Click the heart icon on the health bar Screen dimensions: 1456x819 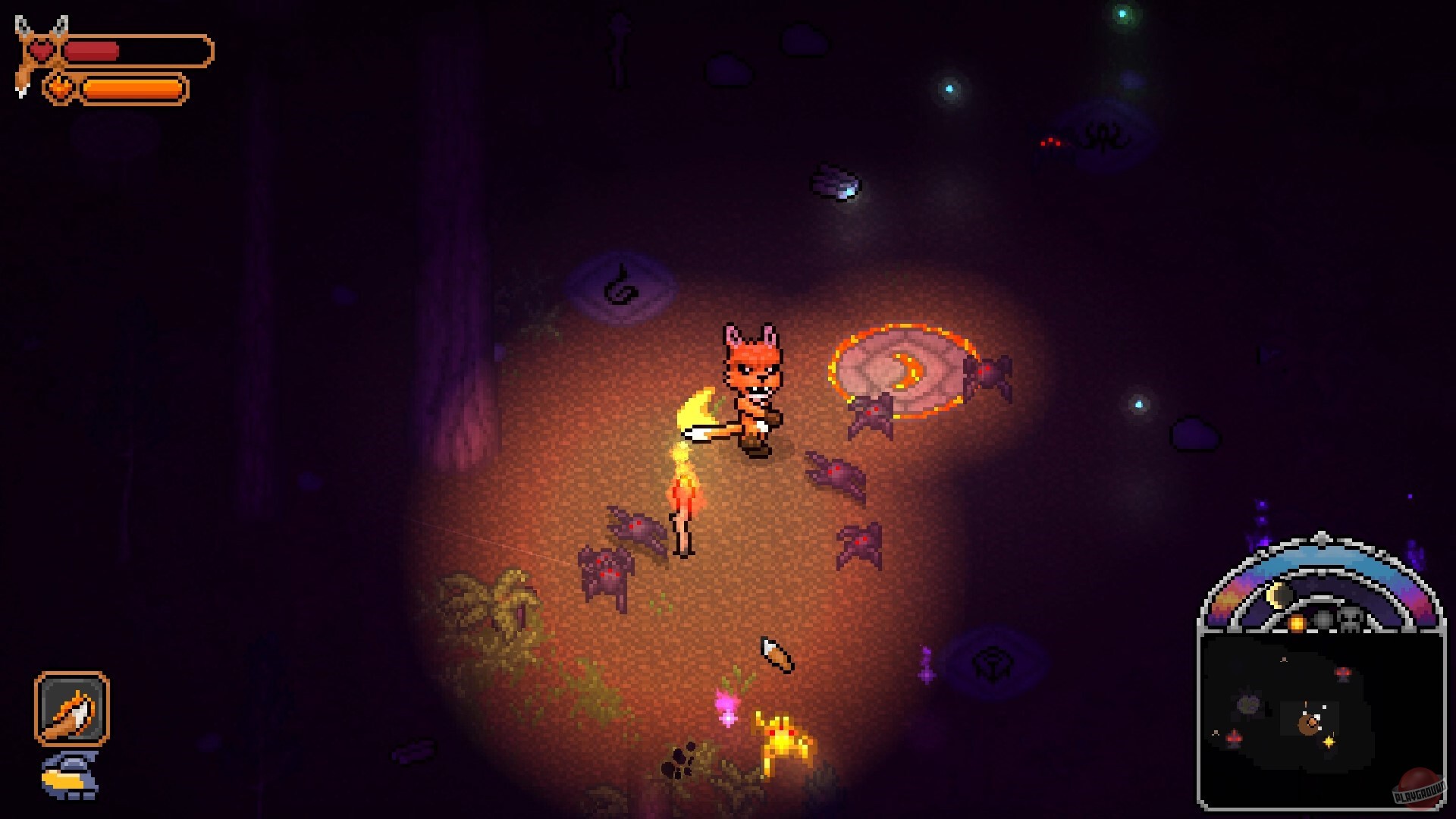tap(41, 50)
